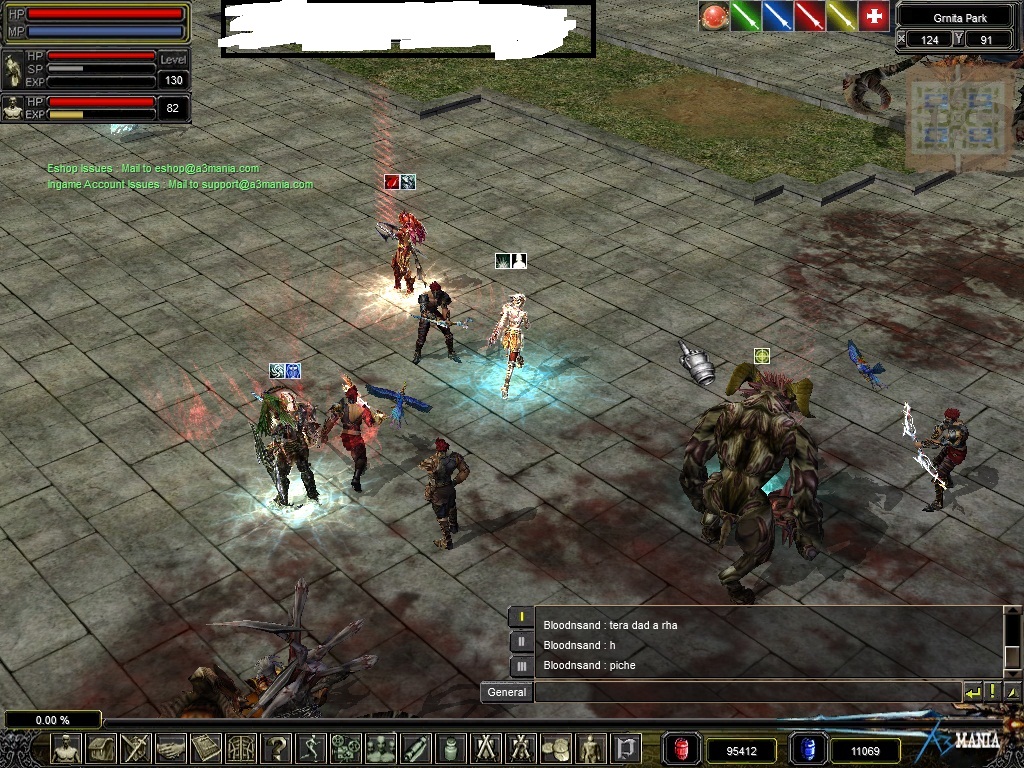
Task: Select the red sword buff icon
Action: pyautogui.click(x=809, y=16)
